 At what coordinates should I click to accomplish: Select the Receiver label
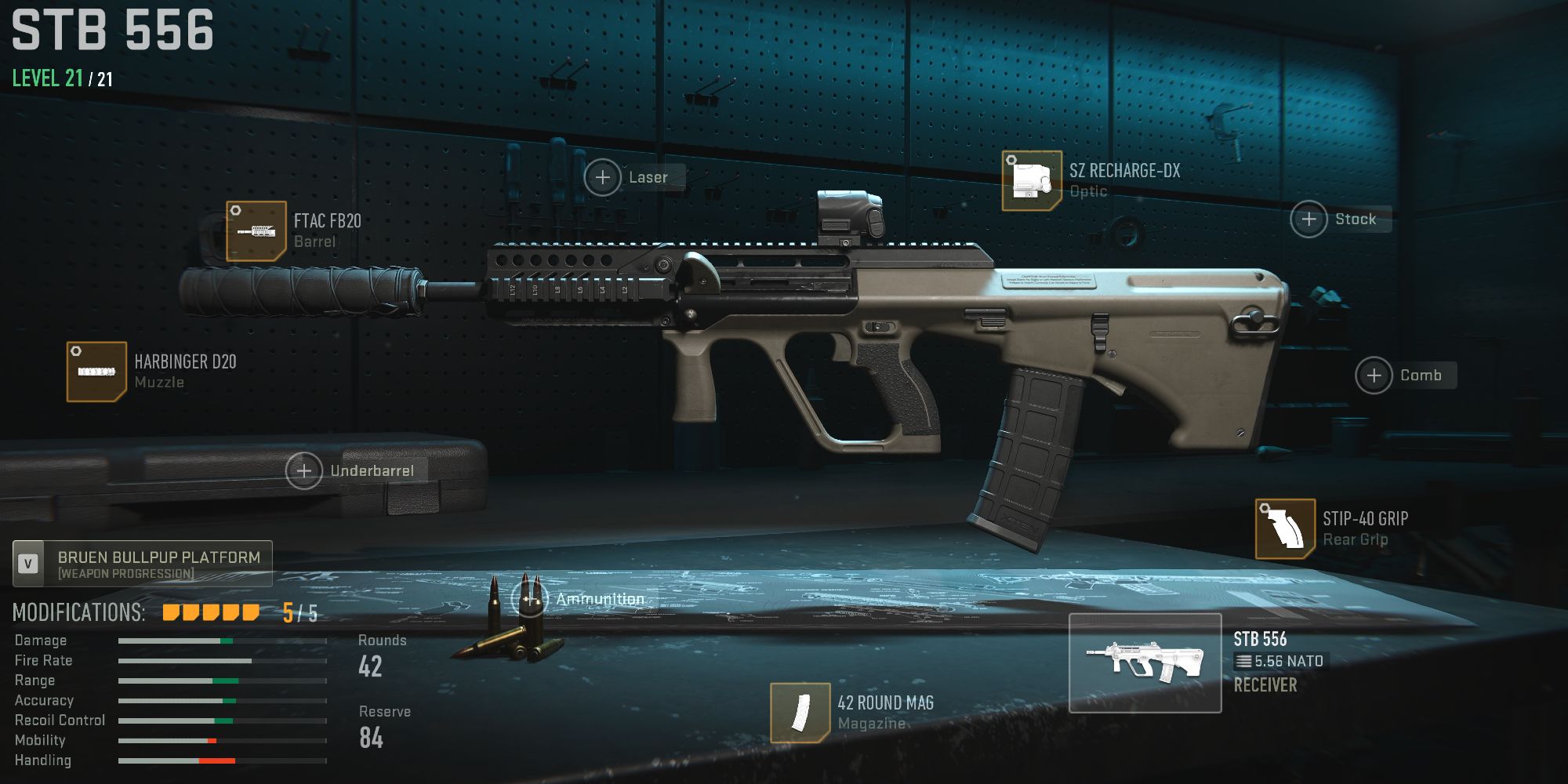pos(1265,683)
